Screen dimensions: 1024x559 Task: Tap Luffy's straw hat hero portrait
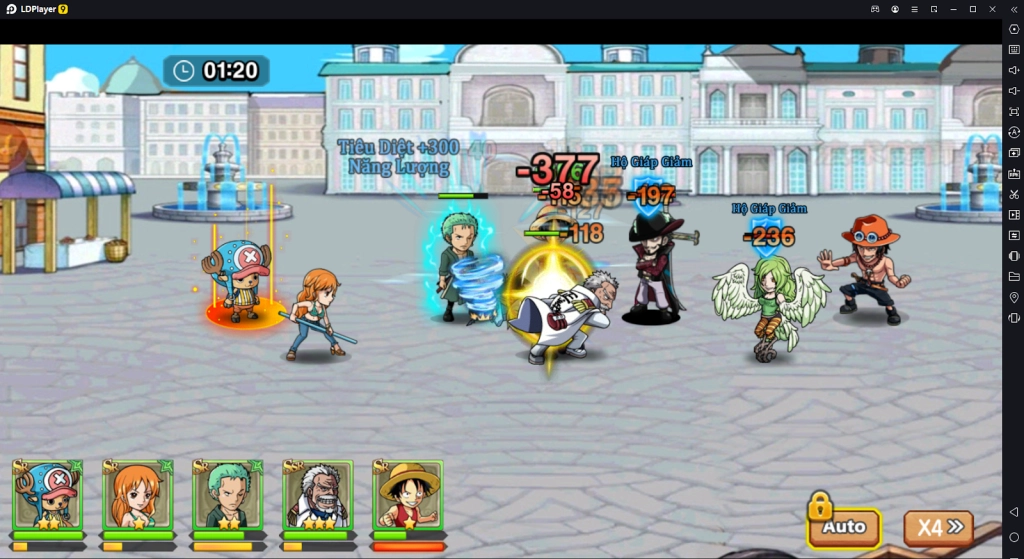408,495
